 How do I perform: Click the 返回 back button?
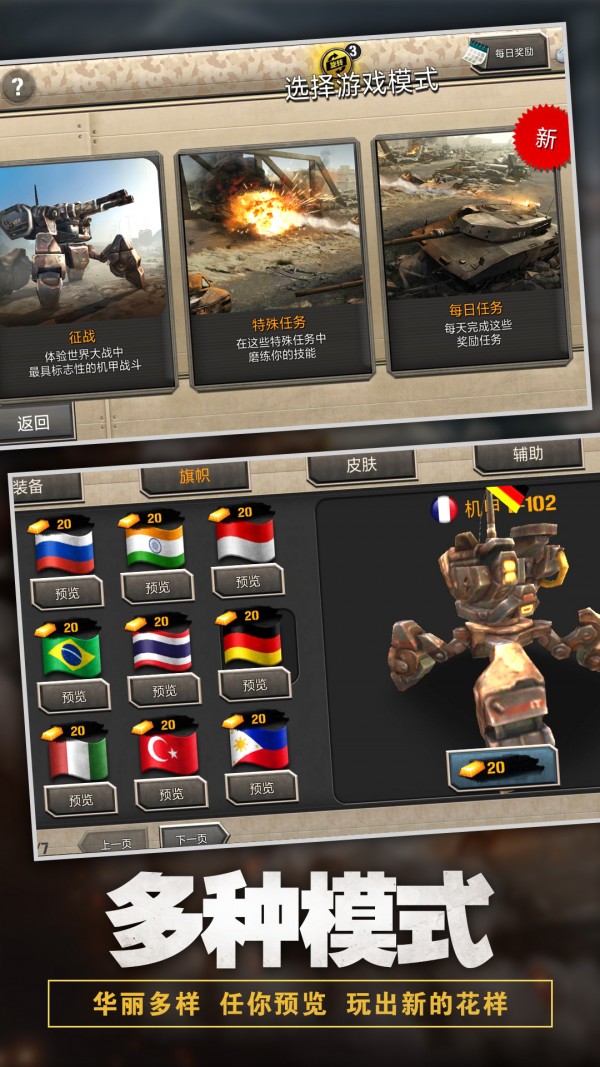coord(33,422)
